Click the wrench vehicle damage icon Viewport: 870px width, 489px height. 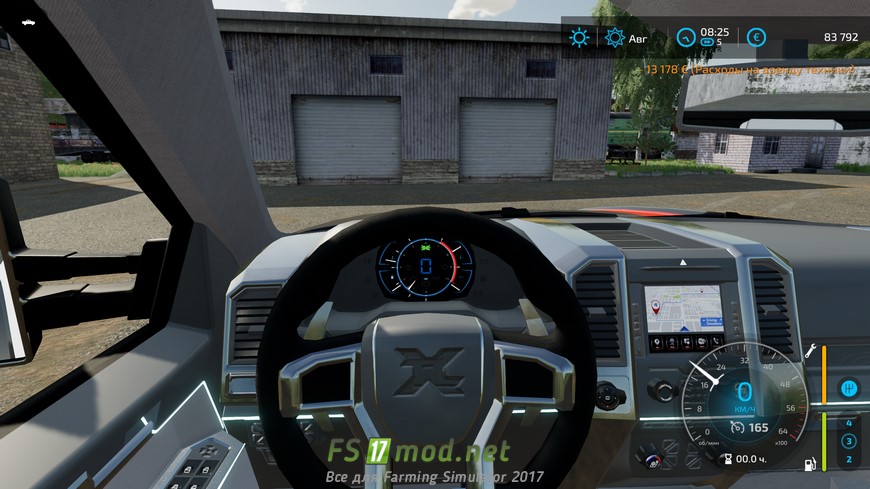click(x=813, y=351)
